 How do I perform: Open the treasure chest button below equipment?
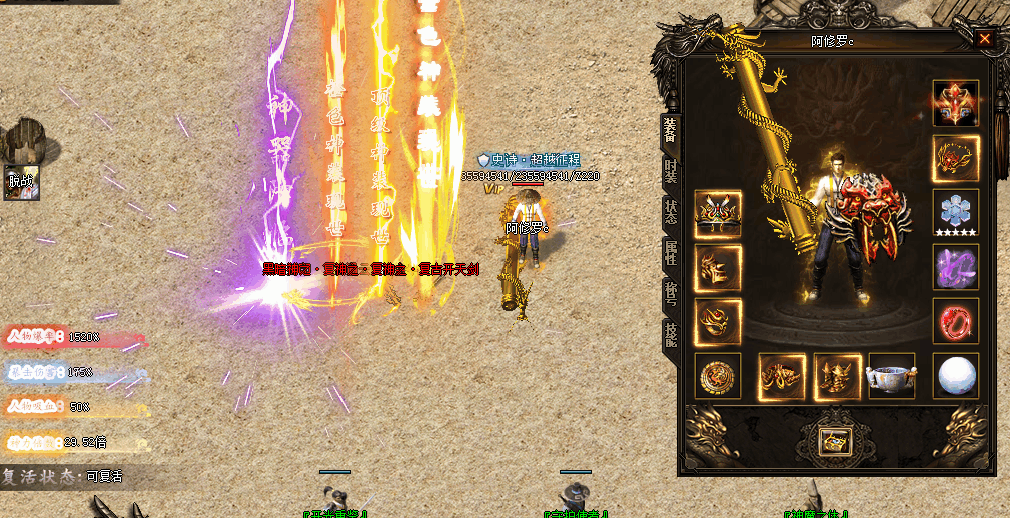(833, 440)
